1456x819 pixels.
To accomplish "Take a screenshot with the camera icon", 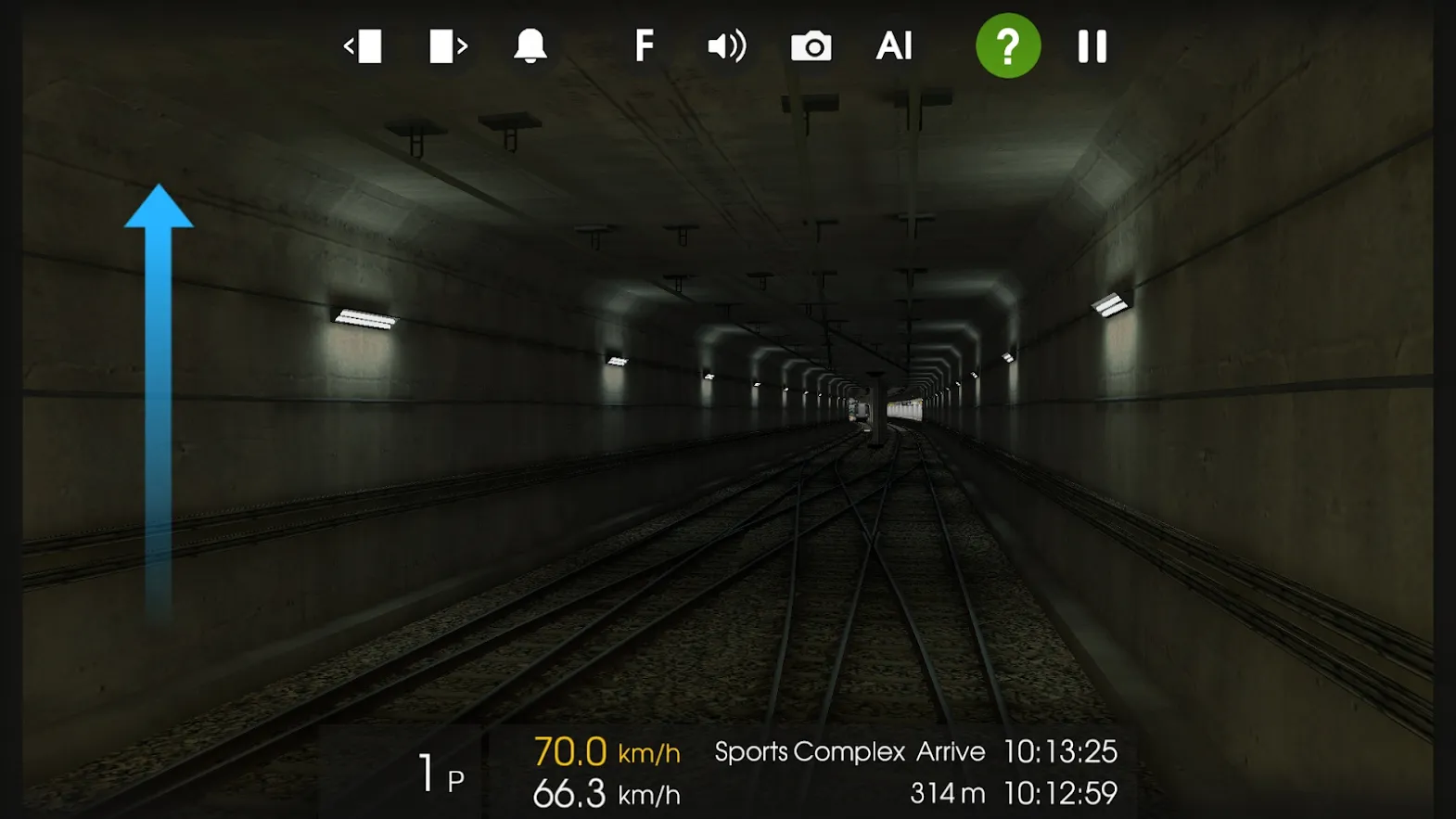I will coord(811,45).
